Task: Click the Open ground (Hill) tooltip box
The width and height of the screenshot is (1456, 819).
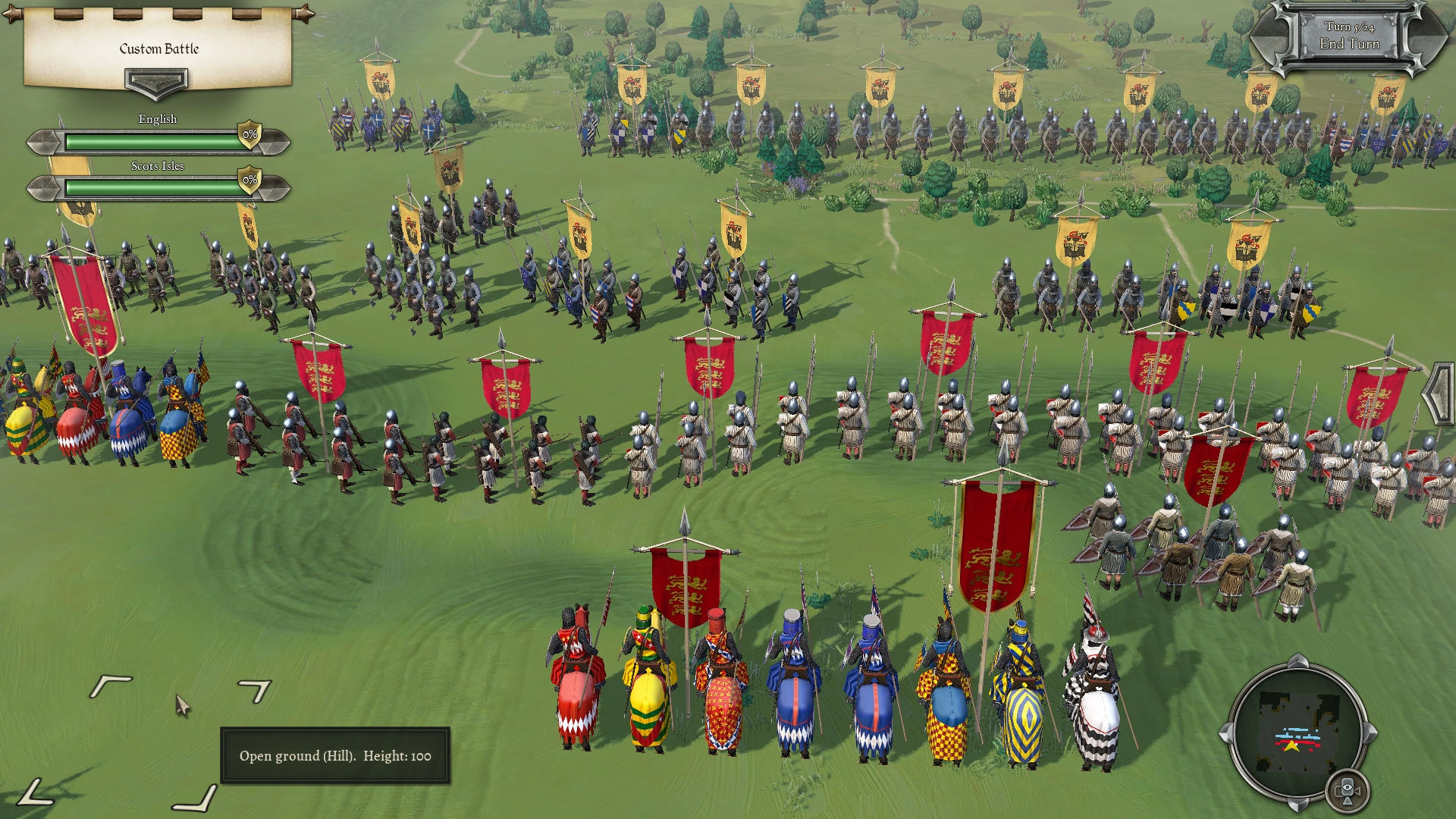Action: (x=334, y=757)
